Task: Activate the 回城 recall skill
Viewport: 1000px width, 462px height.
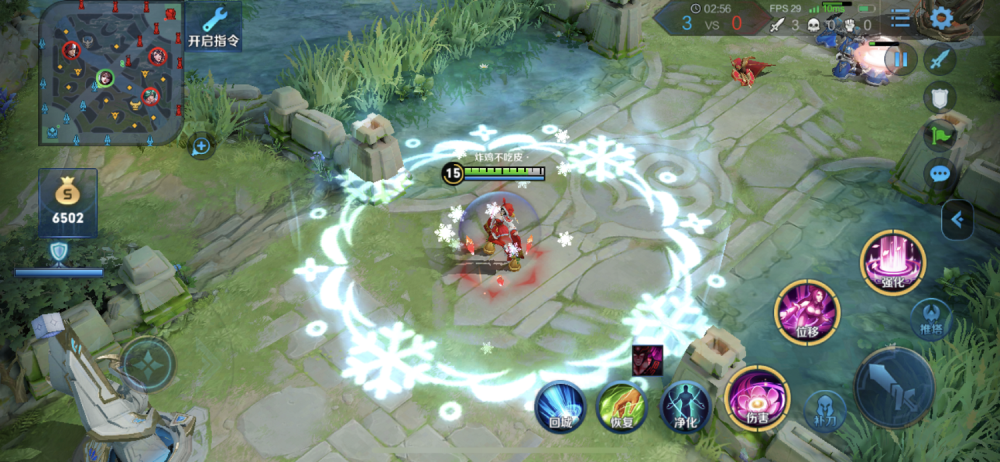Action: pyautogui.click(x=559, y=406)
